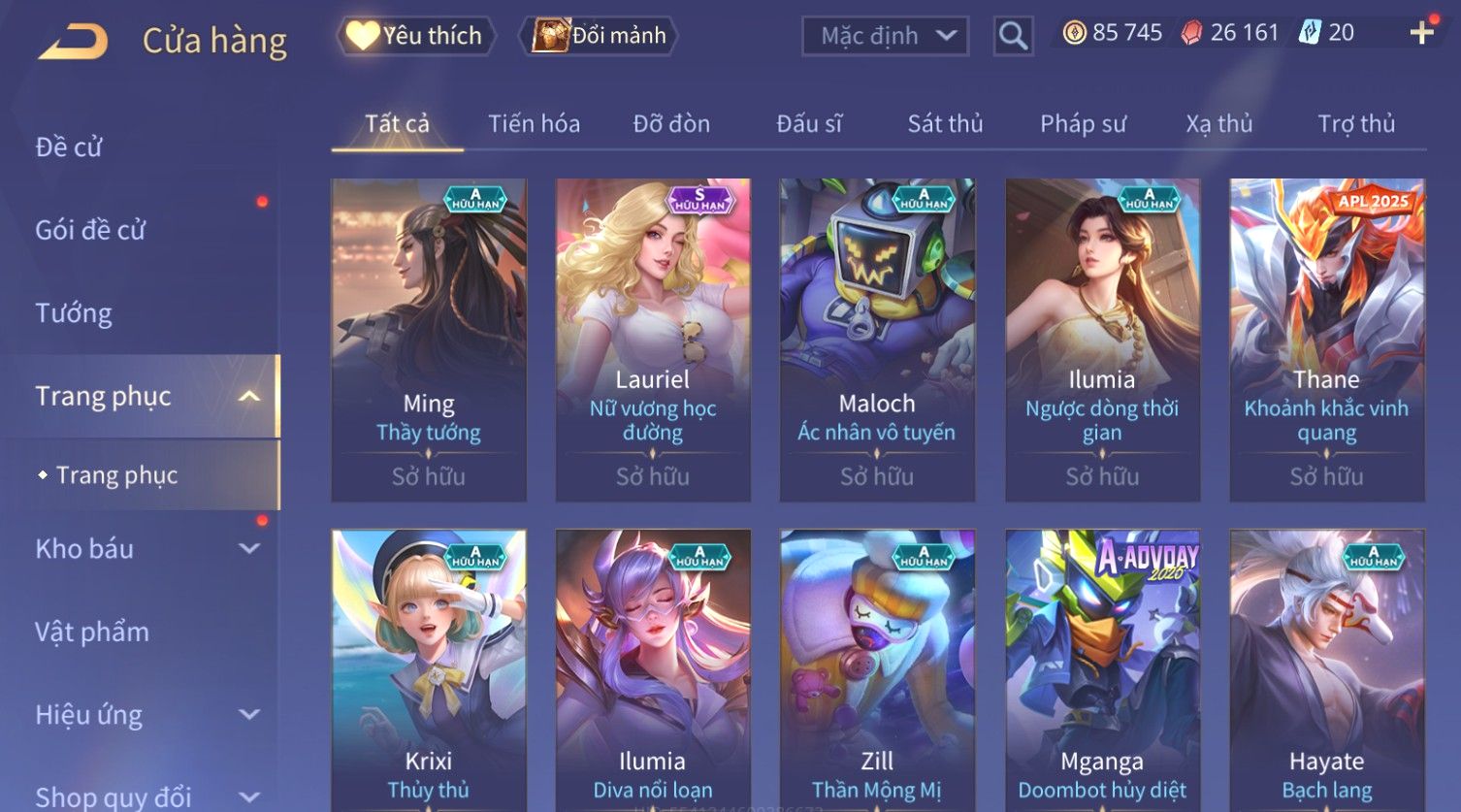Screen dimensions: 1461x812
Task: Open the Đề cử menu entry
Action: tap(69, 147)
